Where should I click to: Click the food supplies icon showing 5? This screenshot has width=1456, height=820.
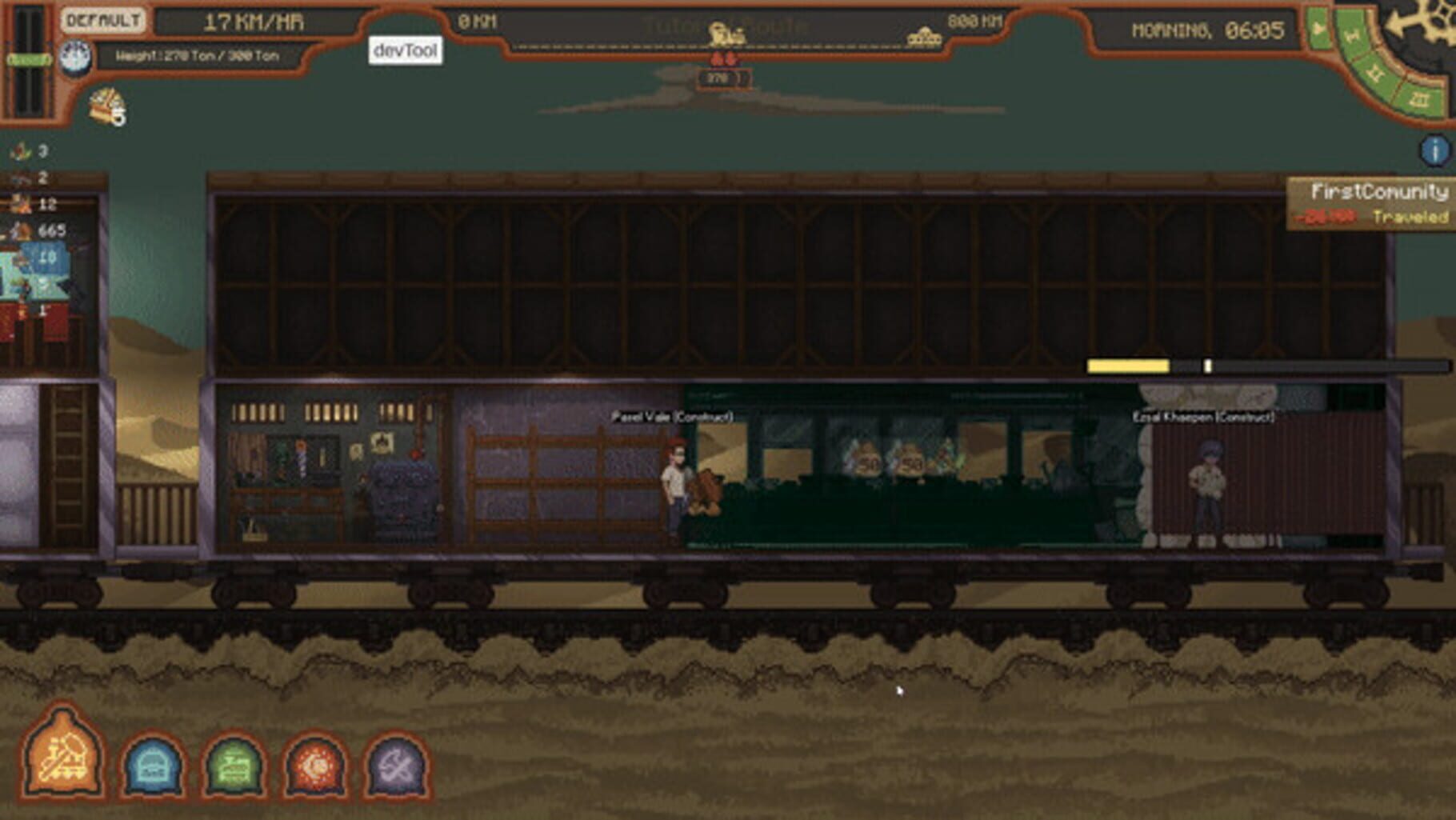(x=108, y=106)
